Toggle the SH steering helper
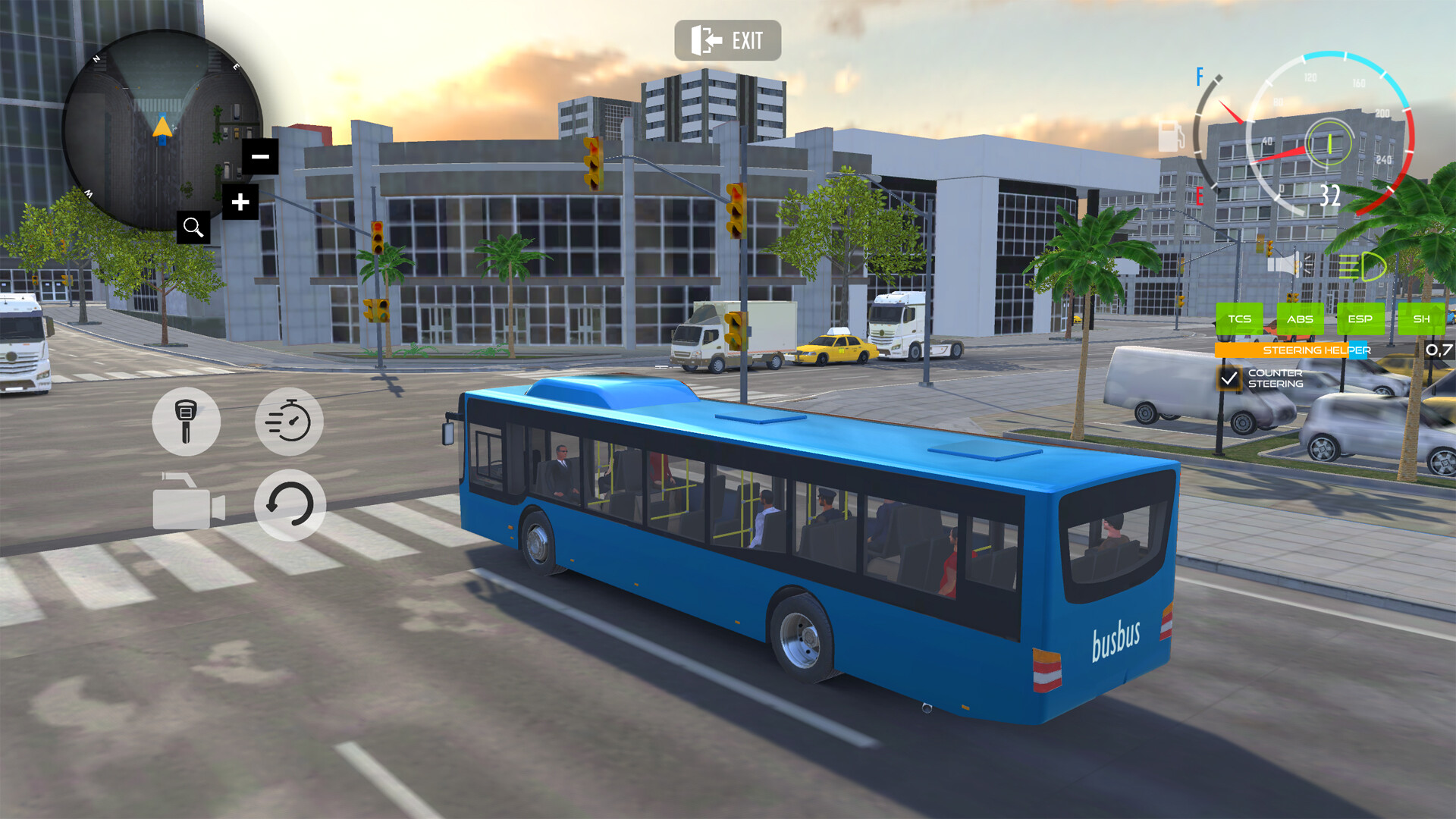The width and height of the screenshot is (1456, 819). pos(1422,319)
